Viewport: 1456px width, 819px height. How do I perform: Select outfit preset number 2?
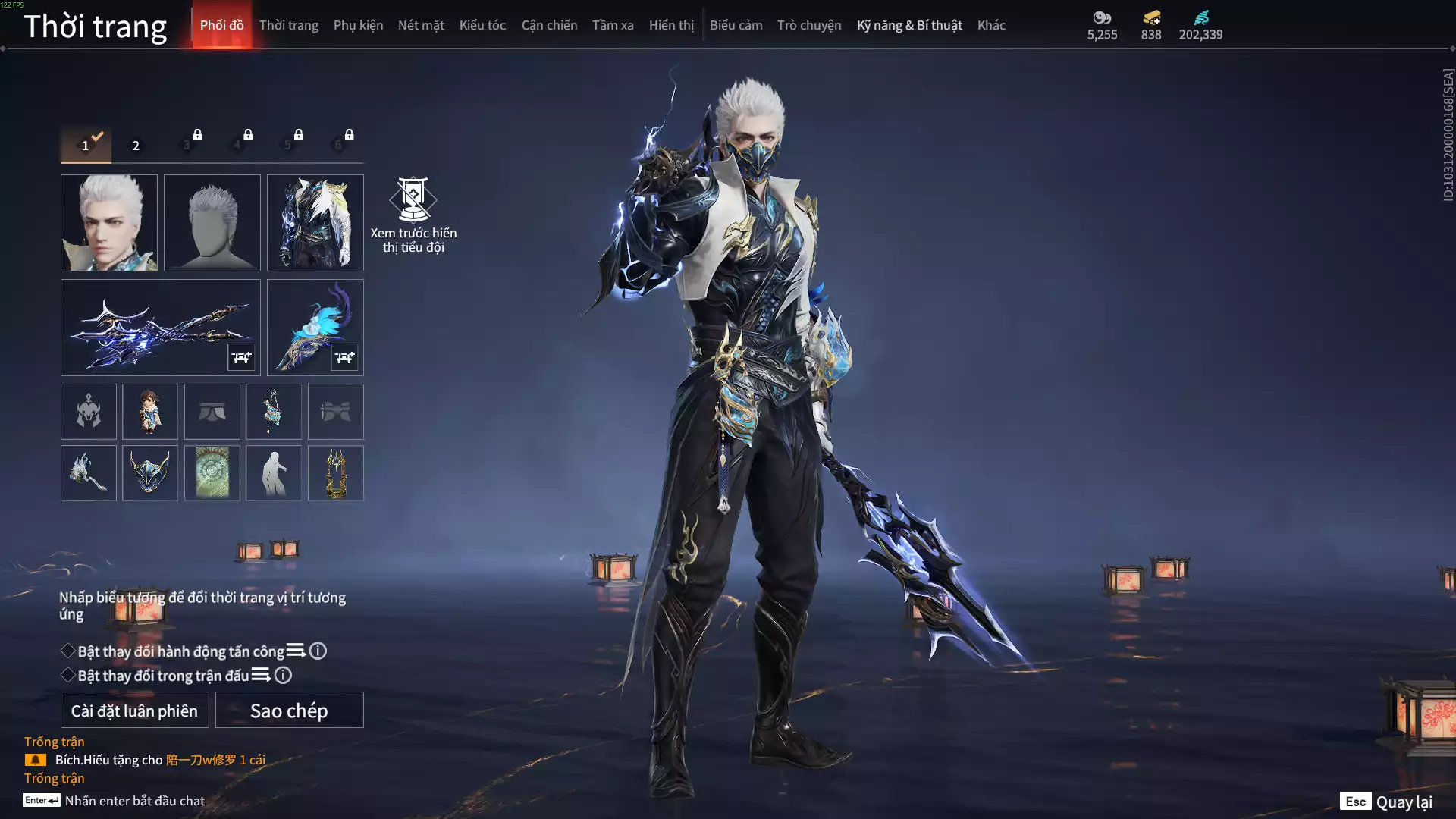136,146
